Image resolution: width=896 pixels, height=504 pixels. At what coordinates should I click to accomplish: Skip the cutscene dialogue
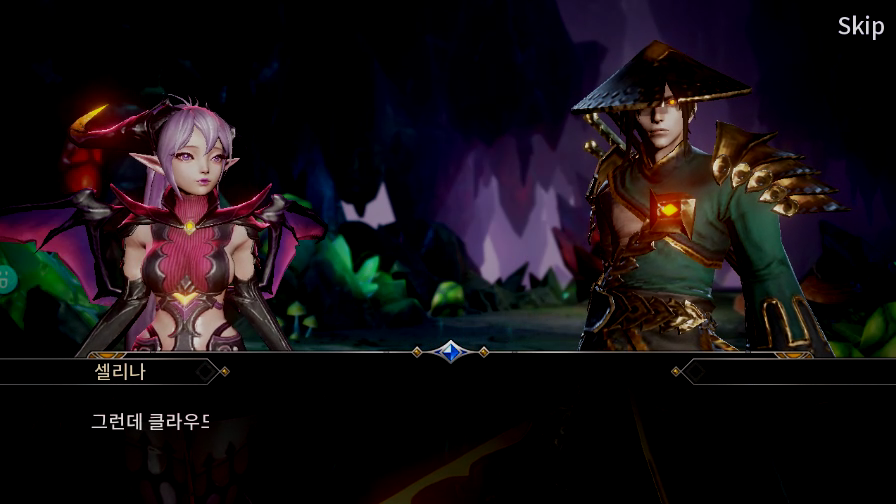[860, 27]
